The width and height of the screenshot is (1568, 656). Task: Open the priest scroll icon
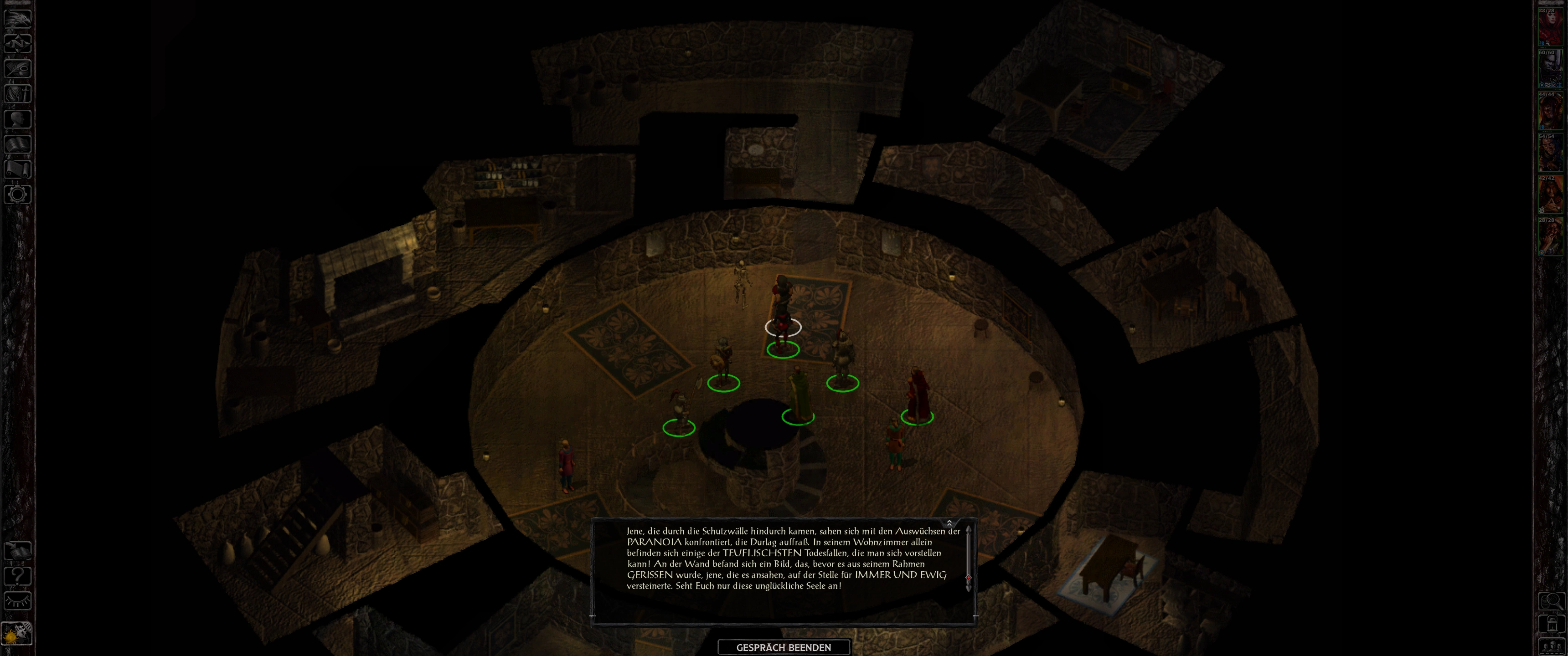point(17,169)
